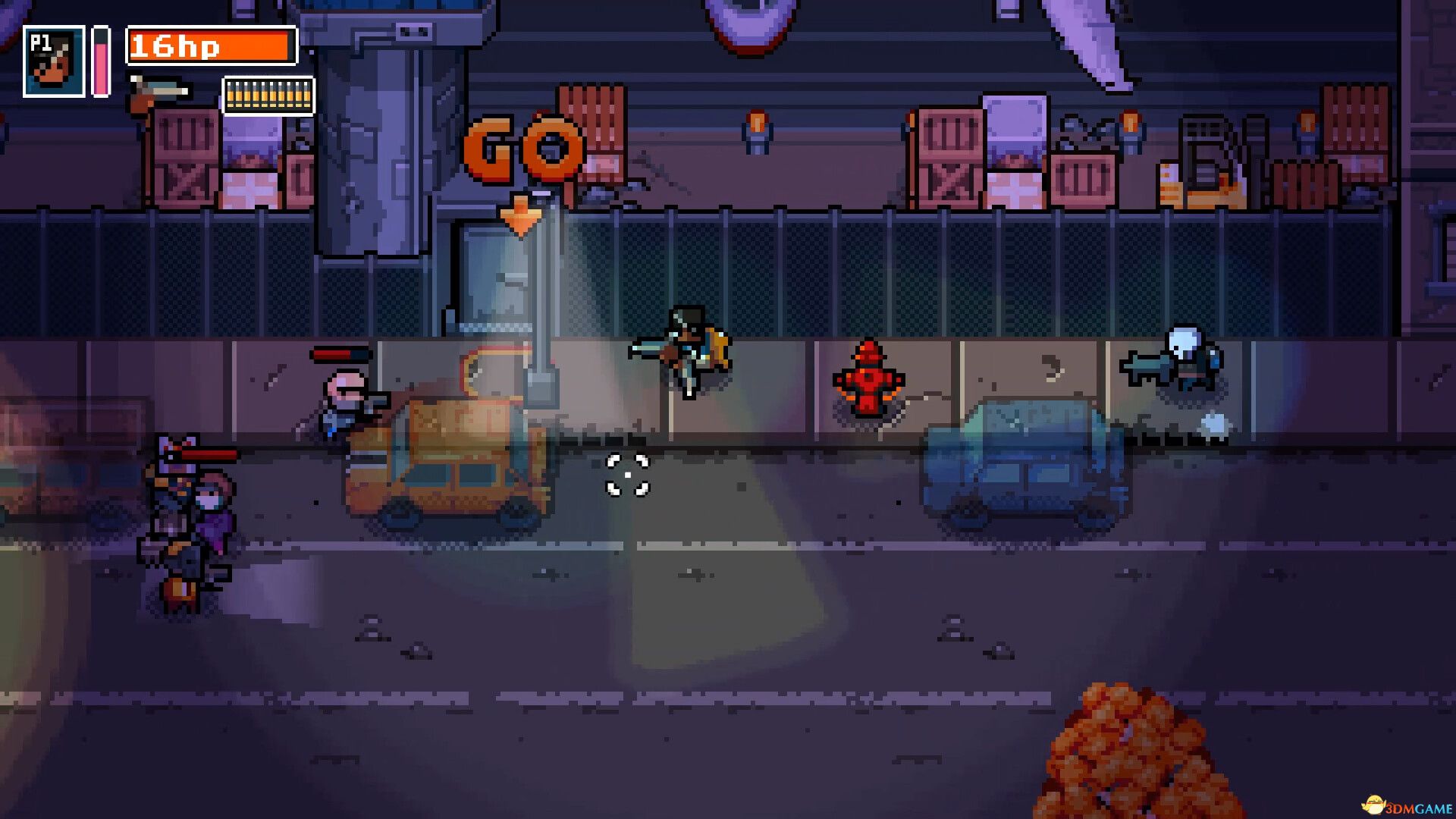Click the orange 16hp health bar
The image size is (1456, 819).
212,47
